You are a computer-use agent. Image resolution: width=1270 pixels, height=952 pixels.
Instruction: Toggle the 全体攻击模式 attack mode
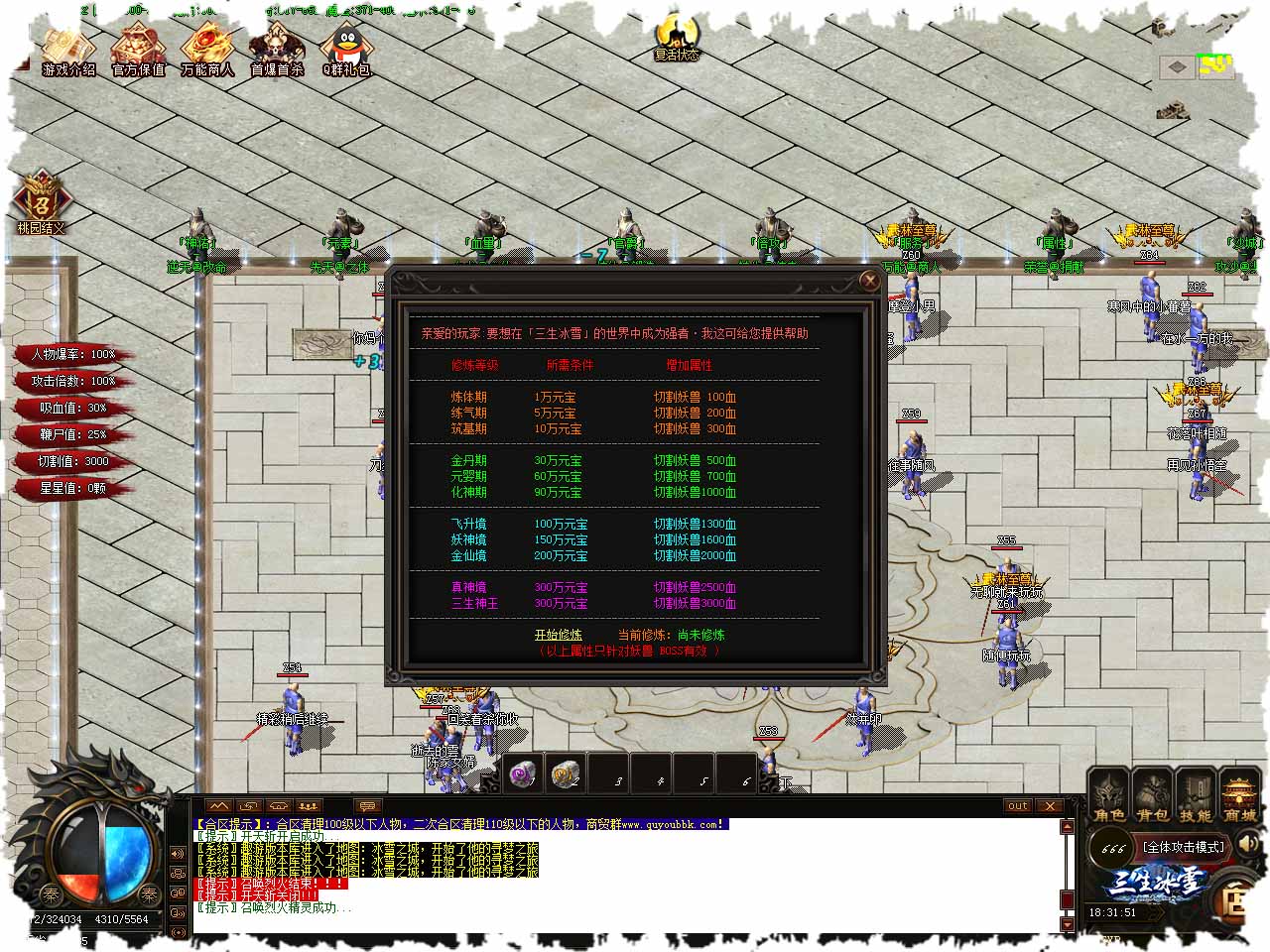click(1185, 847)
